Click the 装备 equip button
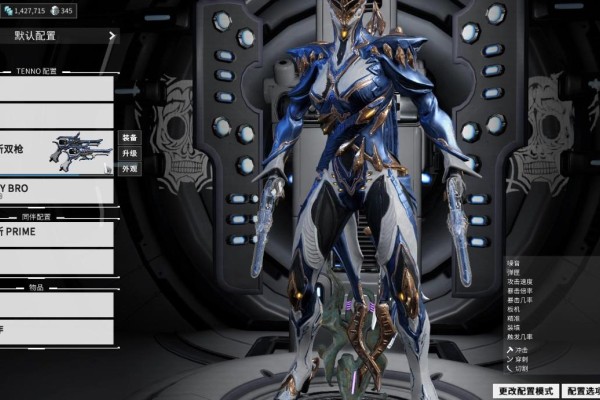 (x=129, y=137)
